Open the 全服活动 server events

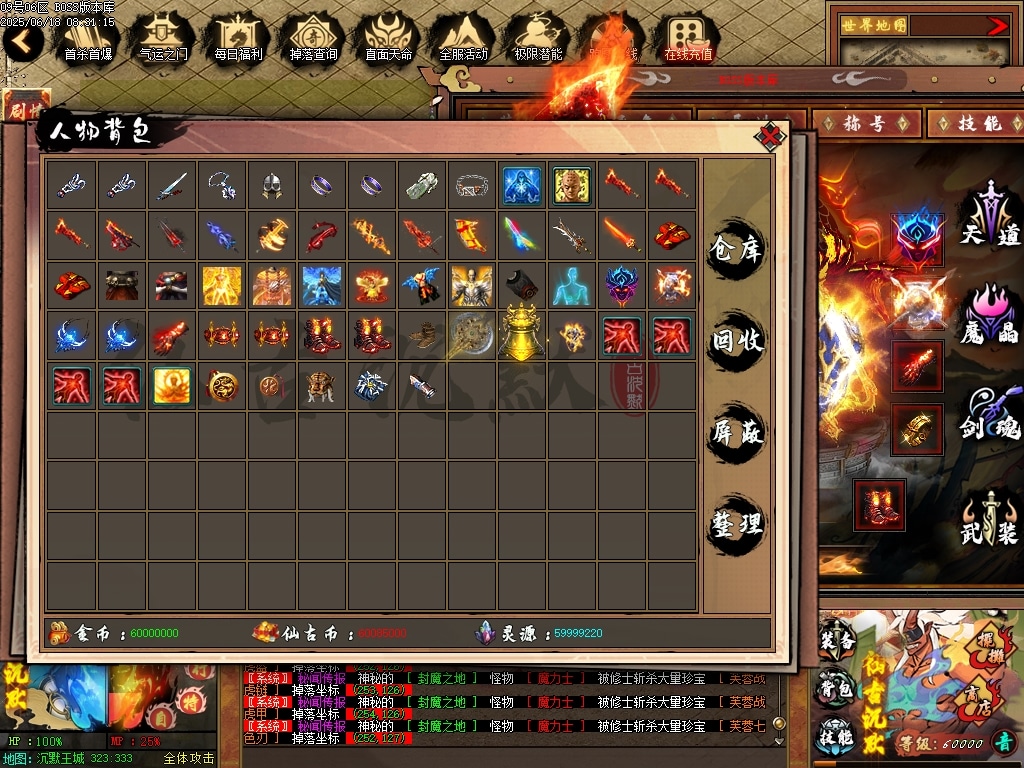pos(463,40)
